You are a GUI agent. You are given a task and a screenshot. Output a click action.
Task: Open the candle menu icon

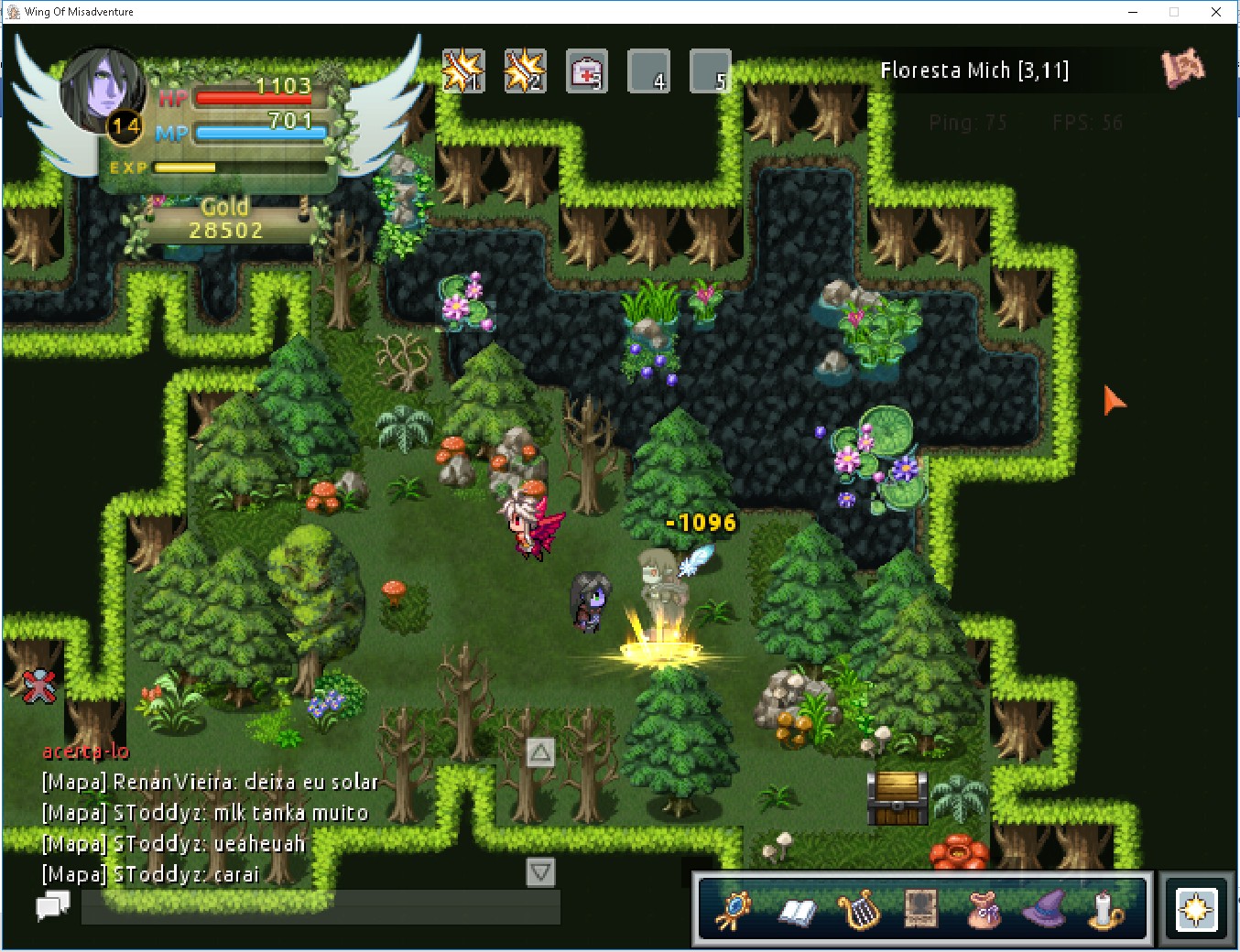point(1105,910)
